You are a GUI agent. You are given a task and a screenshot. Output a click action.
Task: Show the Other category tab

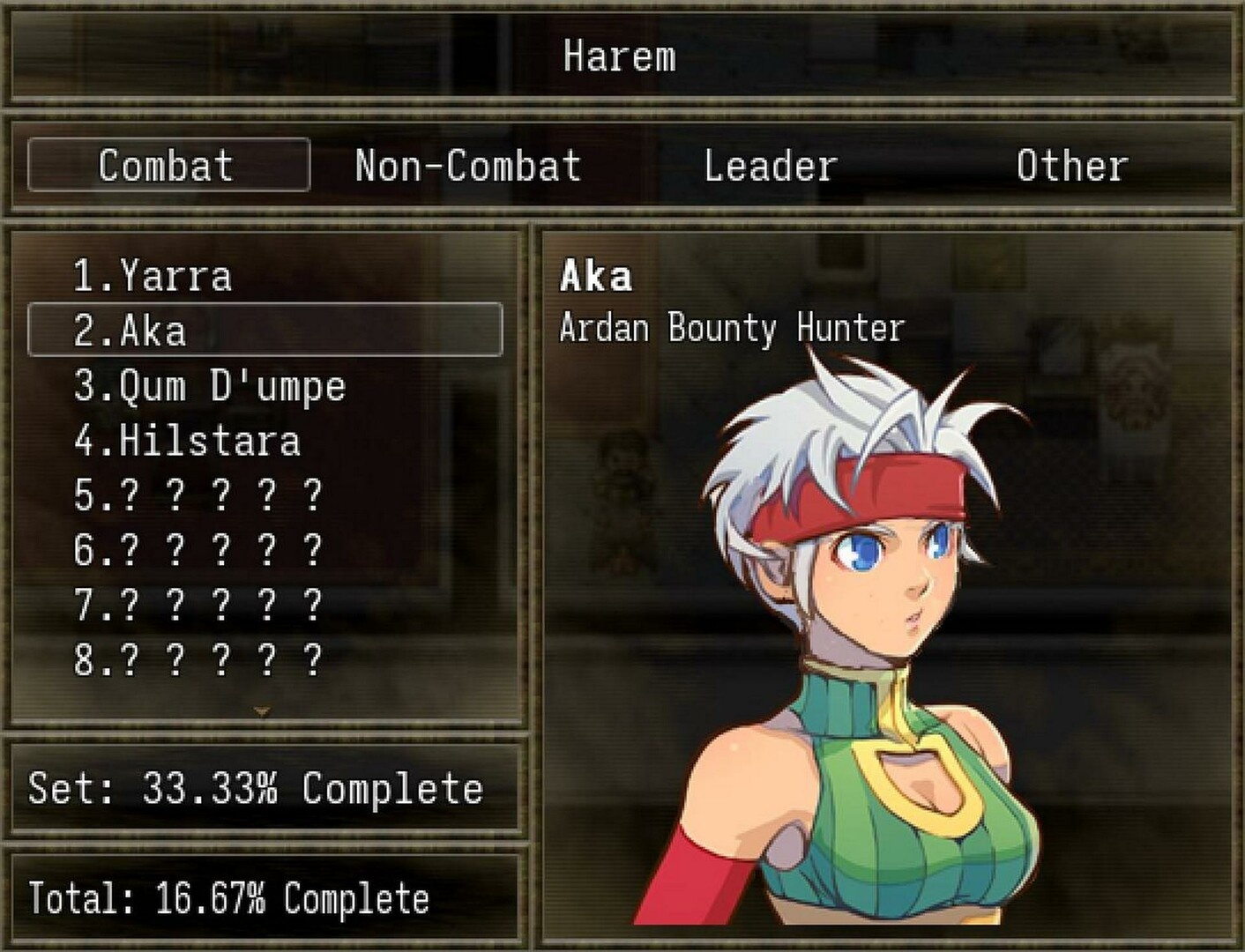tap(1071, 165)
